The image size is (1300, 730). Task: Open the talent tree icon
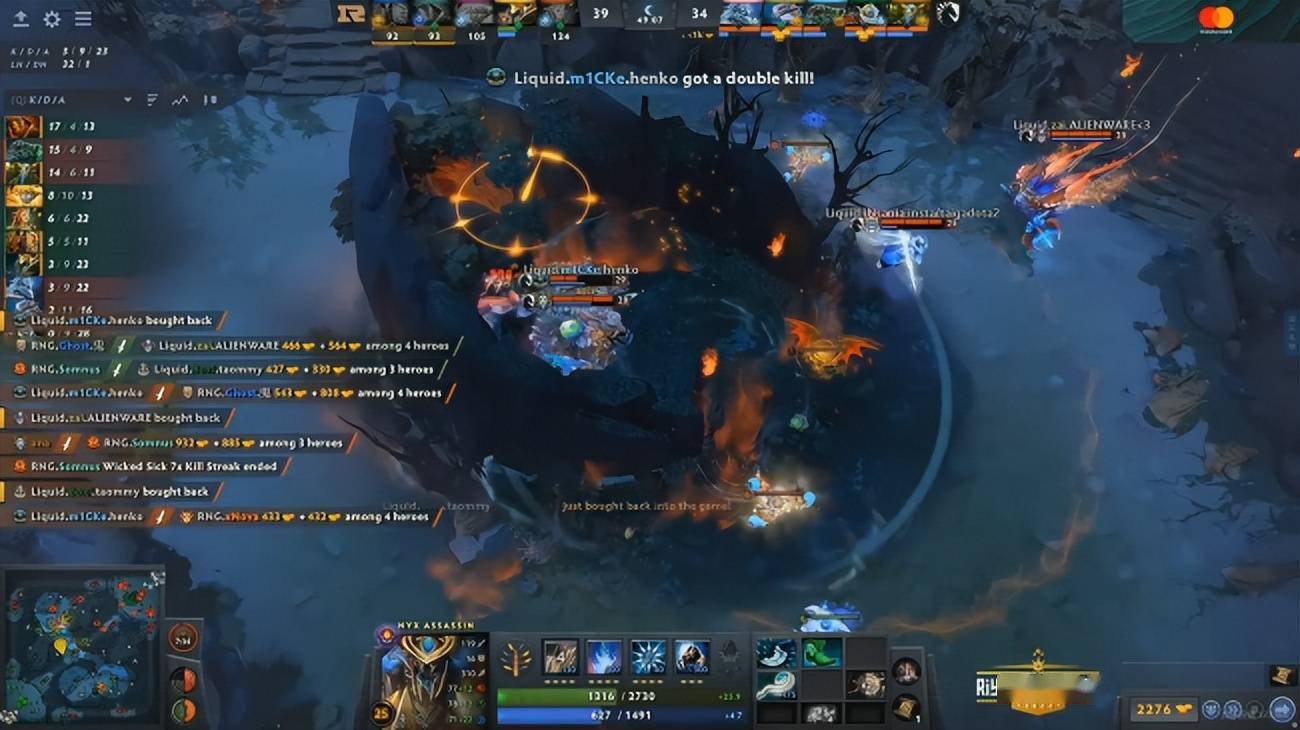pos(516,657)
